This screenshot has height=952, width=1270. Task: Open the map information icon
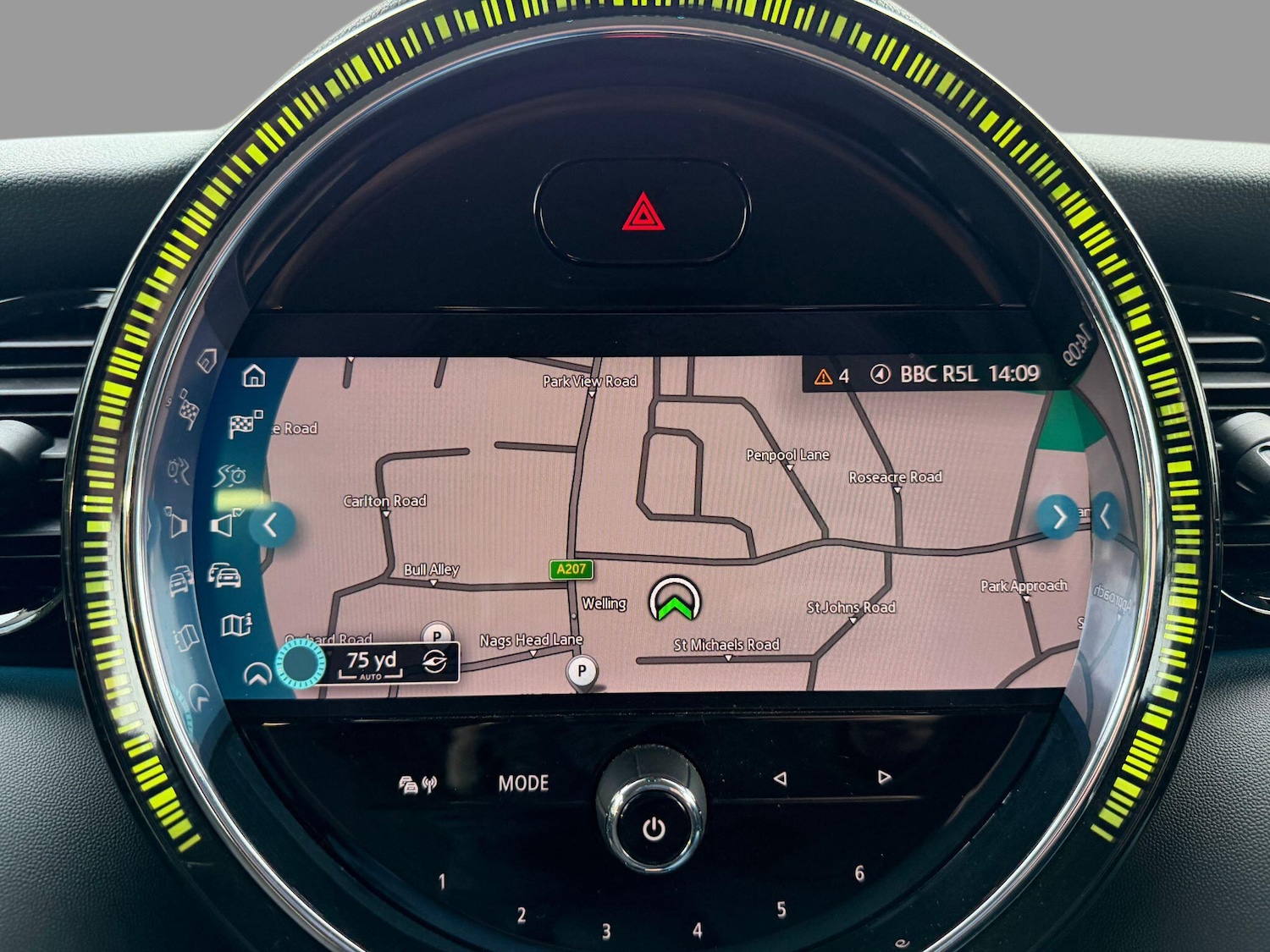pos(236,625)
